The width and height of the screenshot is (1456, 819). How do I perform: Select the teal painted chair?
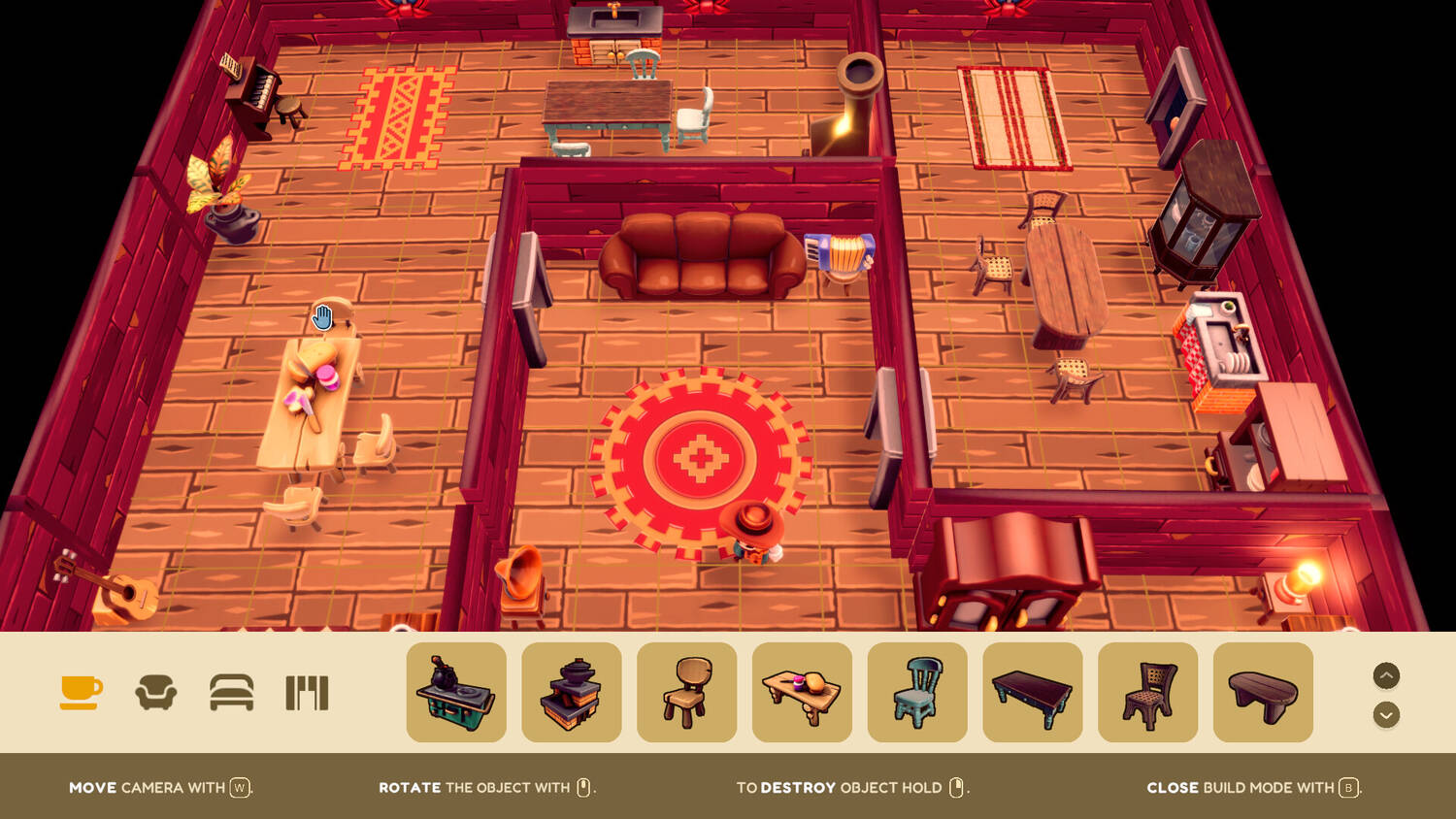point(917,693)
